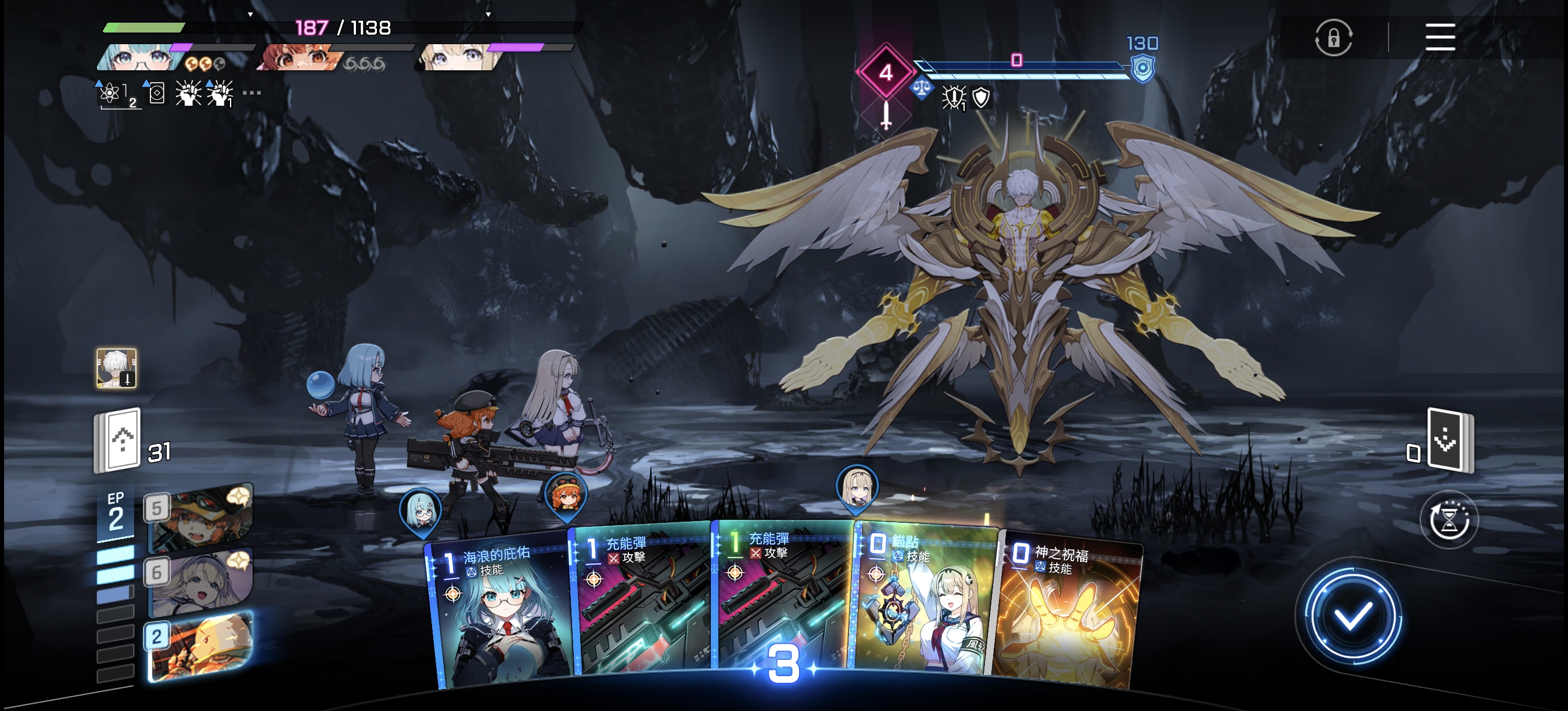Viewport: 1568px width, 711px height.
Task: Toggle the lock rotation icon
Action: coord(1333,38)
